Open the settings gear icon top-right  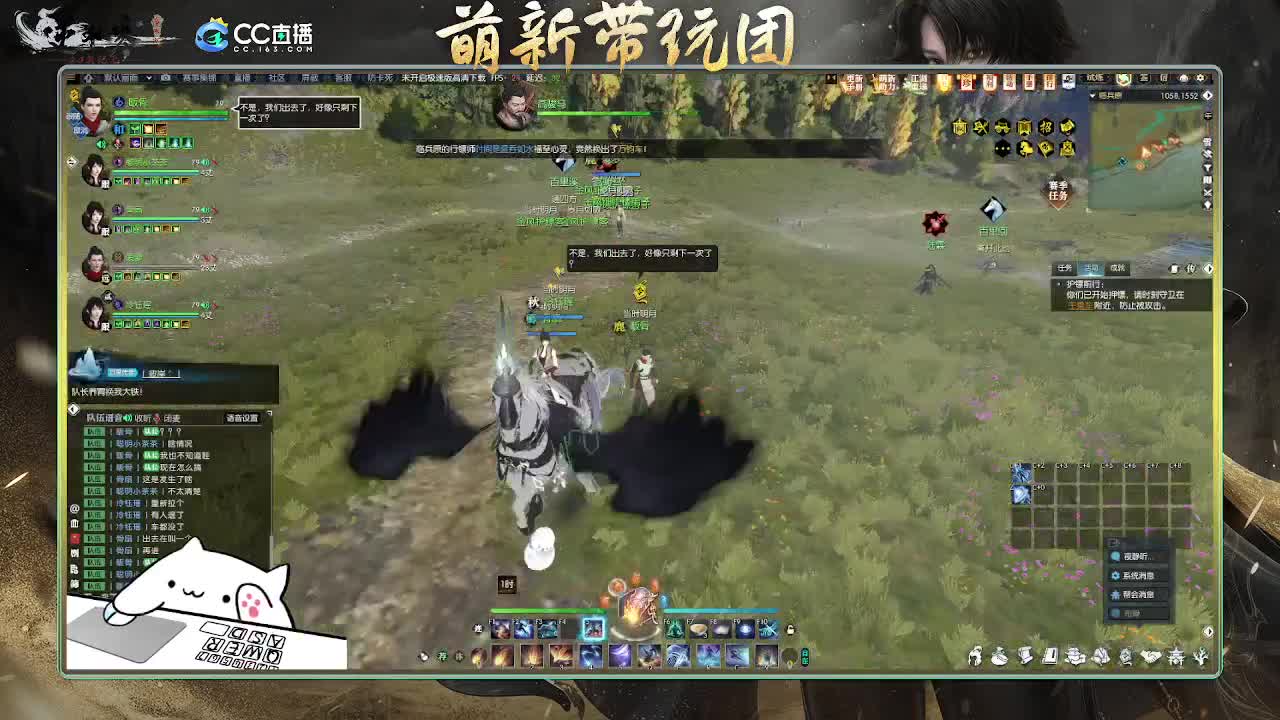[x=1199, y=78]
